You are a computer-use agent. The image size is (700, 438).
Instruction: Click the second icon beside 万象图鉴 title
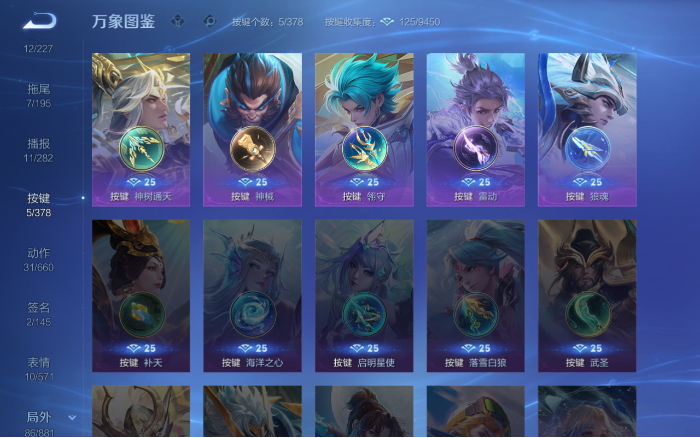[x=209, y=20]
